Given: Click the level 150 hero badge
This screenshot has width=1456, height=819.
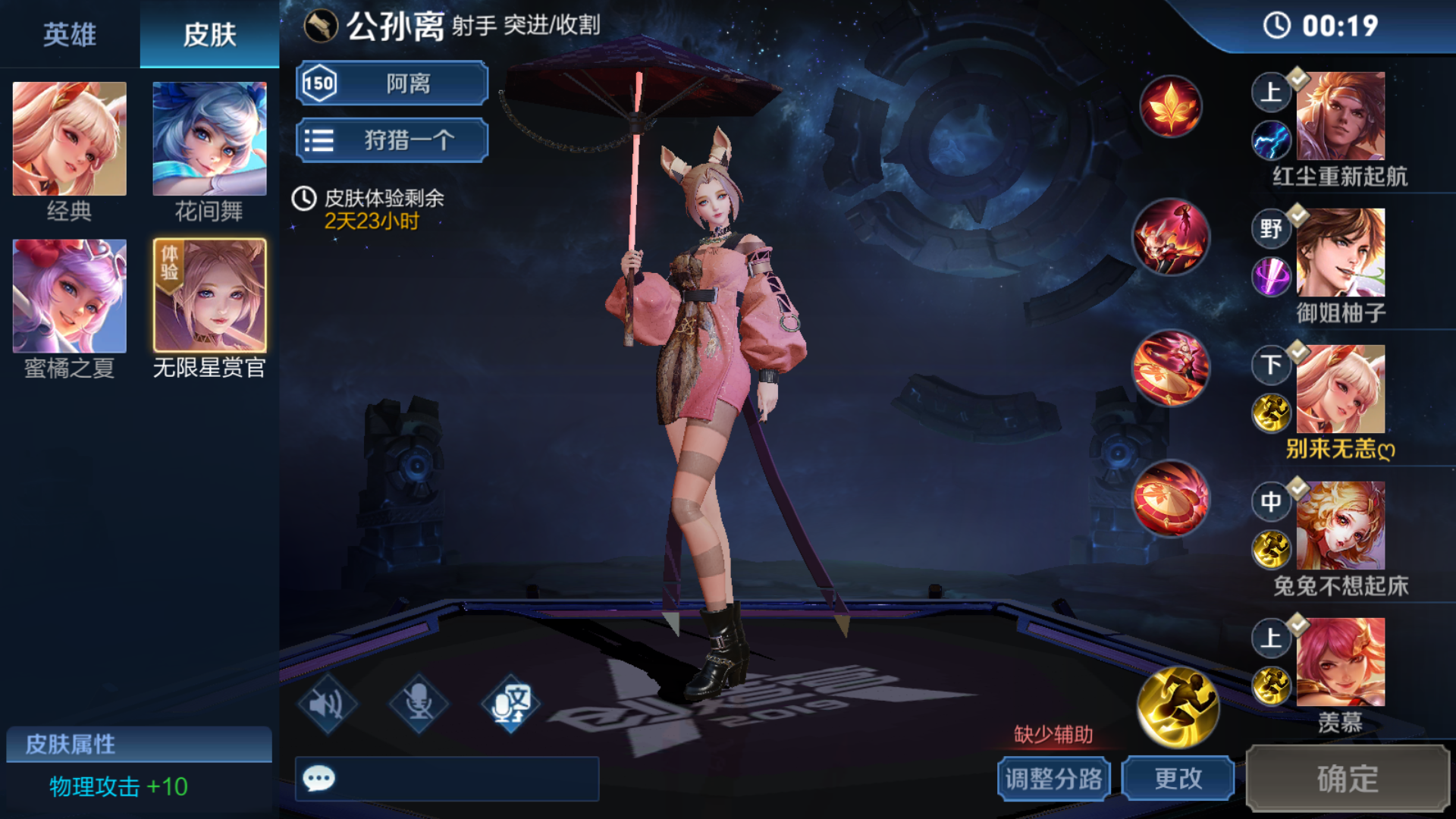Looking at the screenshot, I should click(x=319, y=83).
